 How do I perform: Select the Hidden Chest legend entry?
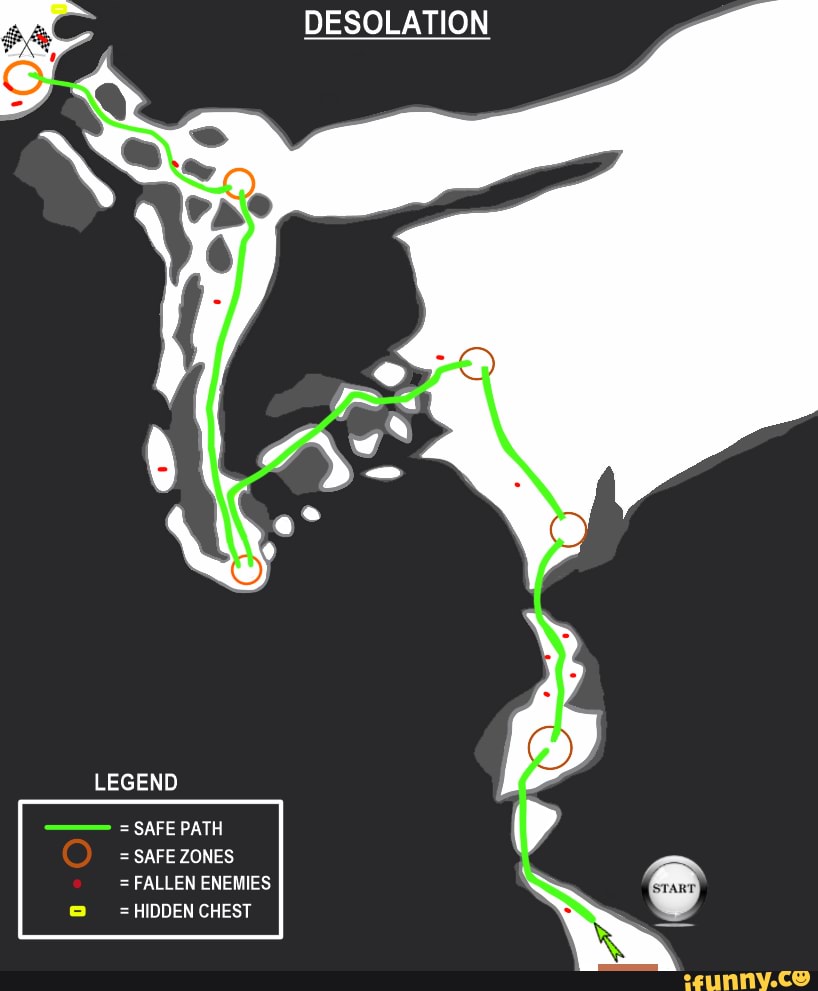point(142,911)
